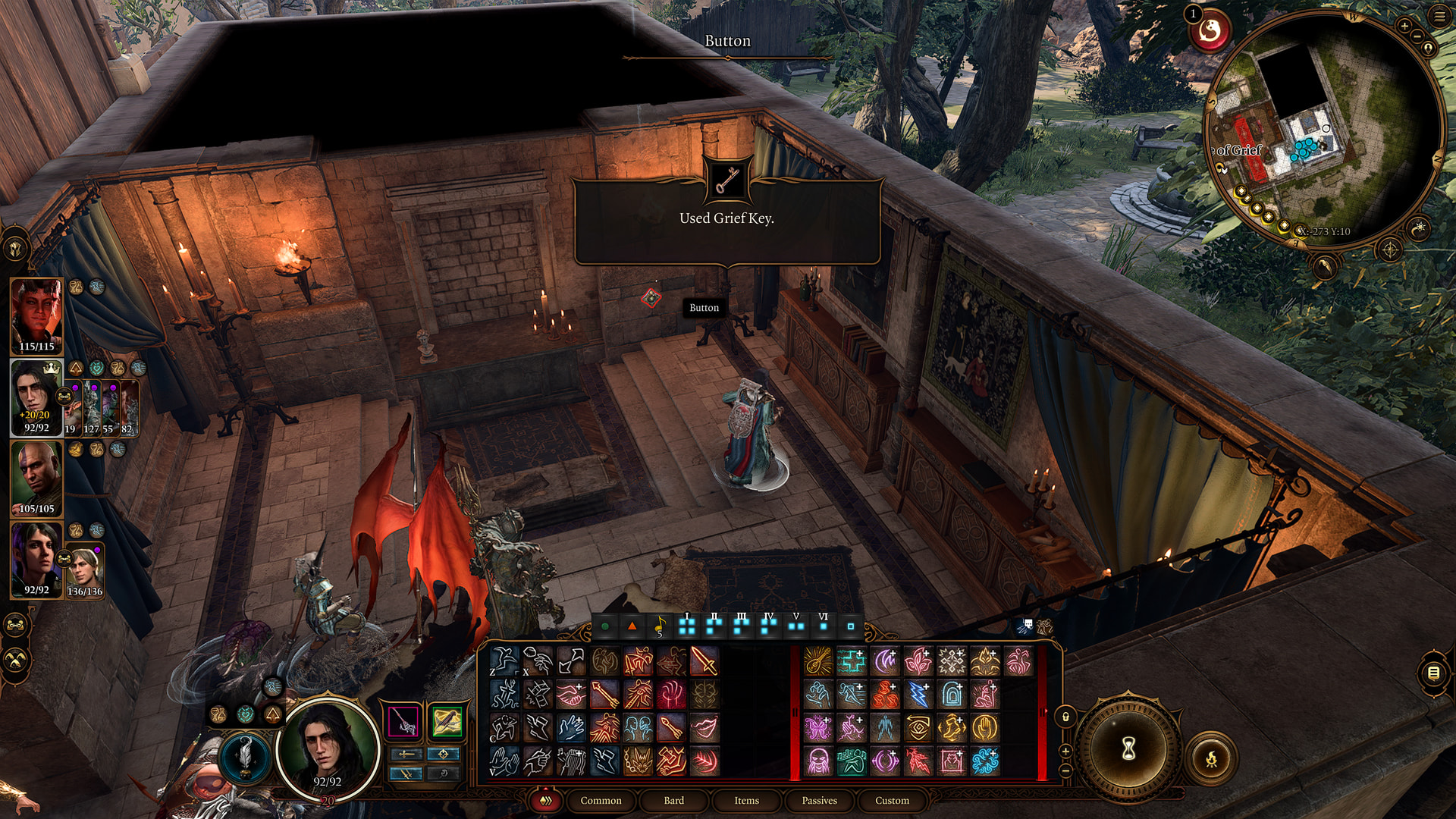
Task: Use the pink butterfly spell icon
Action: [x=817, y=728]
